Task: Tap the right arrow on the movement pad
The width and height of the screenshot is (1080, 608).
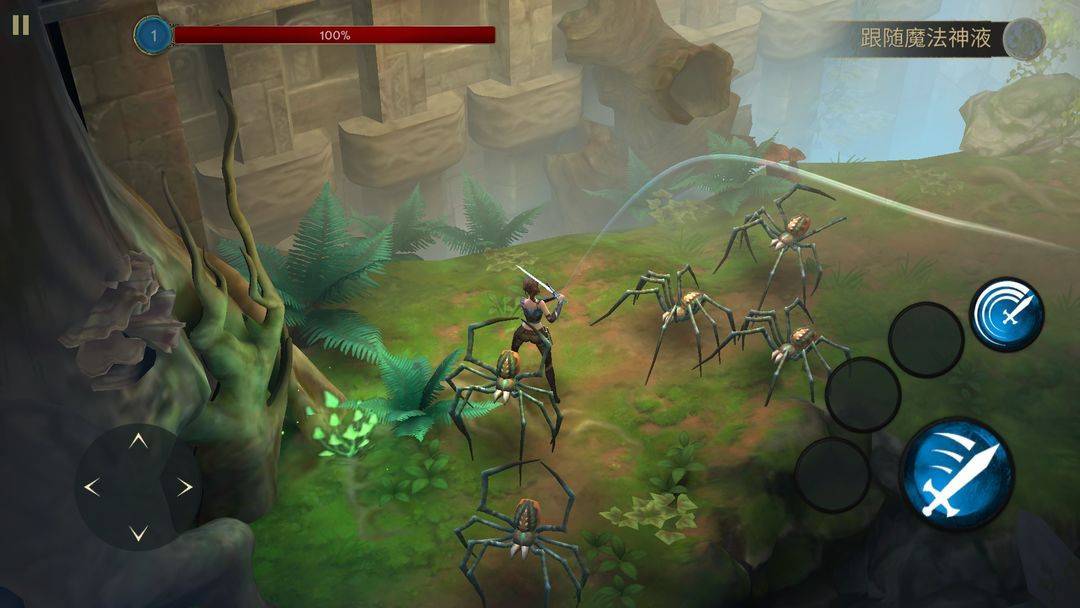Action: point(185,487)
